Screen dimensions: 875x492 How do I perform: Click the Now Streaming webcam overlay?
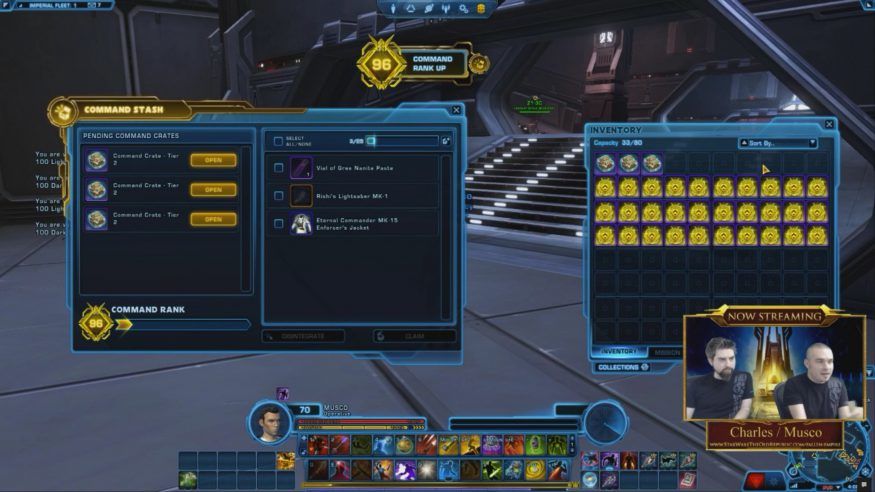click(774, 375)
